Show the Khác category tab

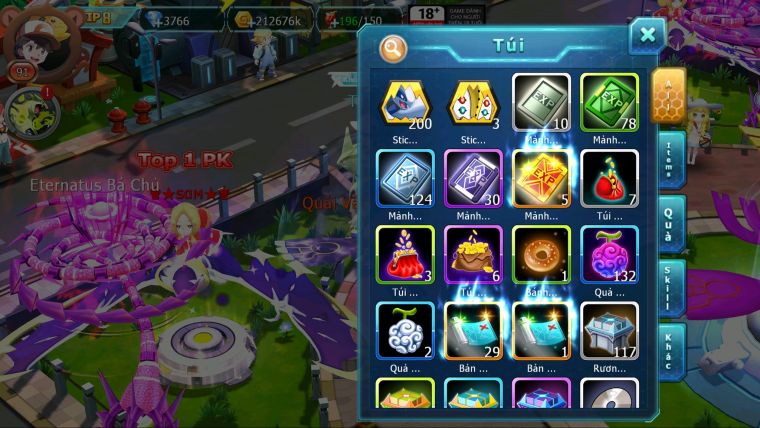[669, 352]
